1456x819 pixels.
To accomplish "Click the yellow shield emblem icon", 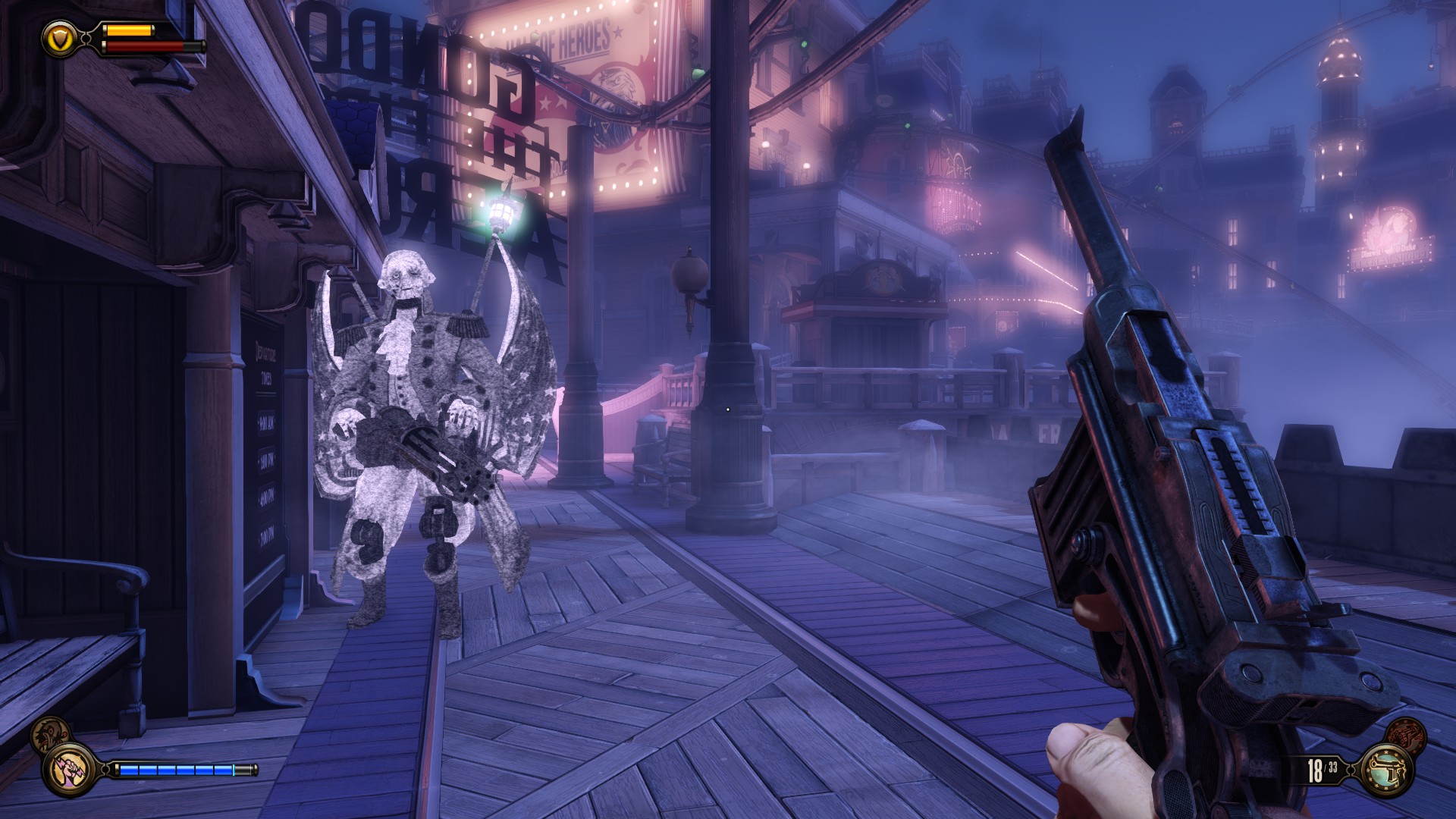I will click(x=60, y=37).
